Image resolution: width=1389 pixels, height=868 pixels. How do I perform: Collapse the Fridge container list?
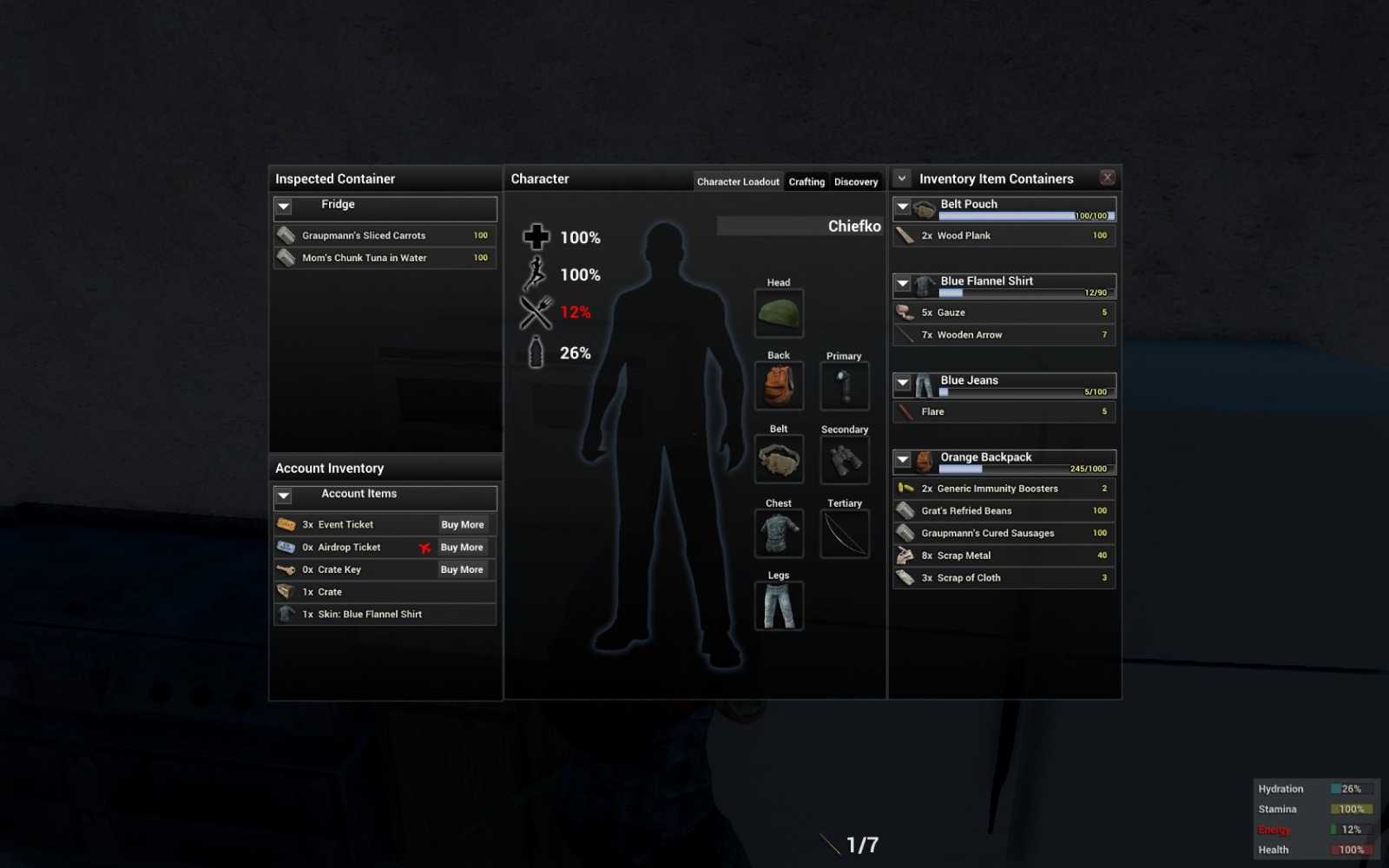(x=283, y=207)
